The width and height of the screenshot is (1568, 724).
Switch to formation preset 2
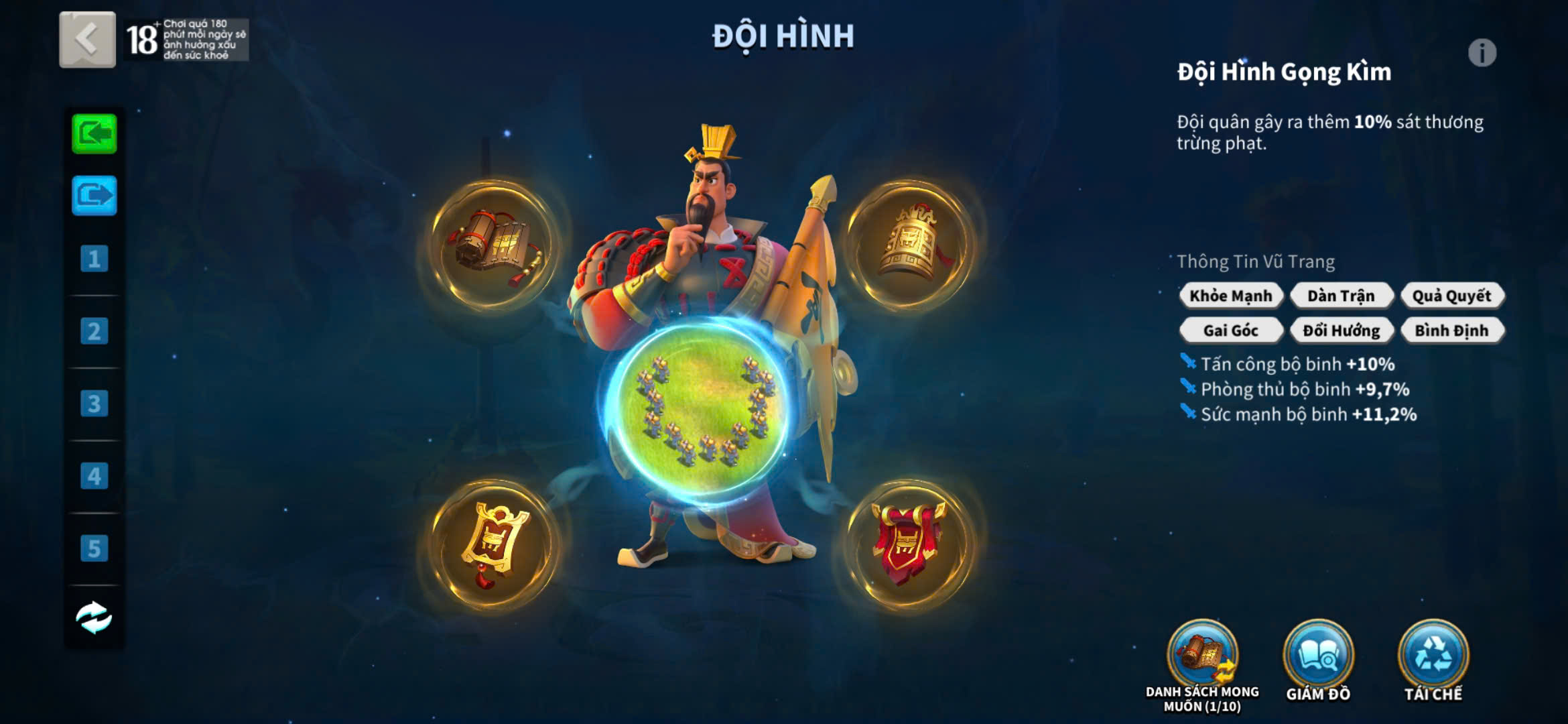click(94, 331)
